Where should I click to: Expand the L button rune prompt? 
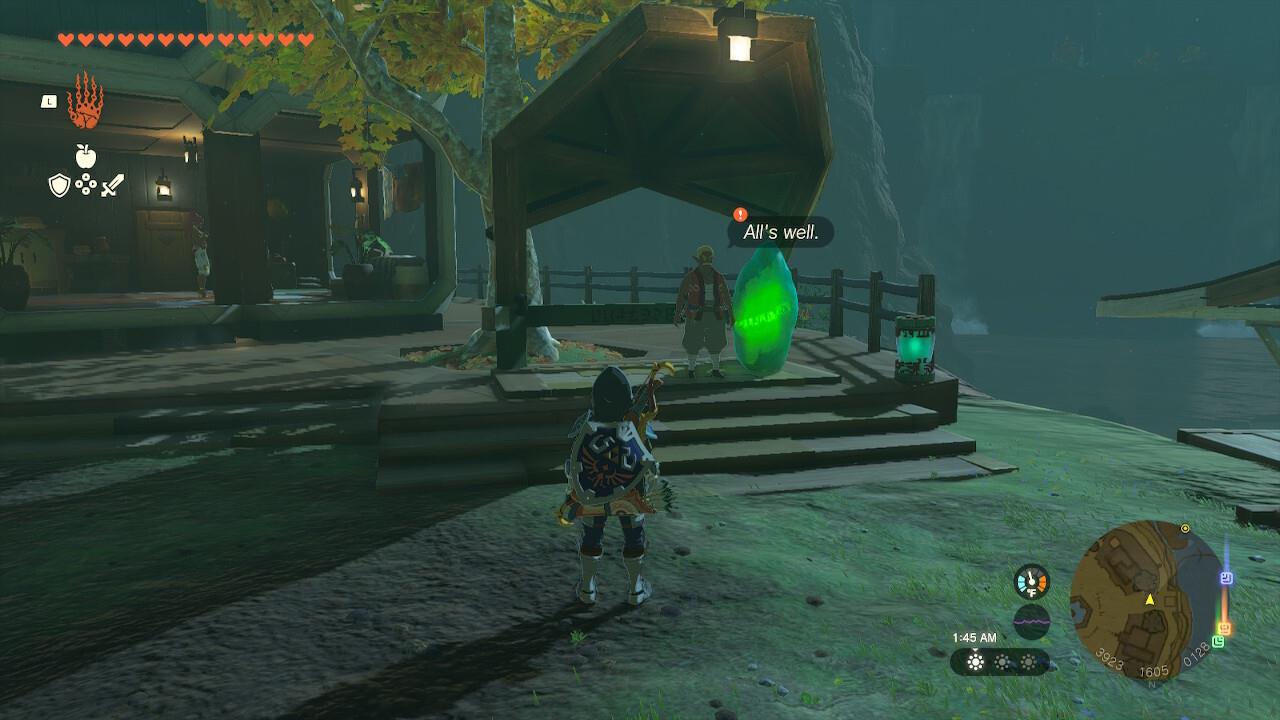[x=48, y=100]
